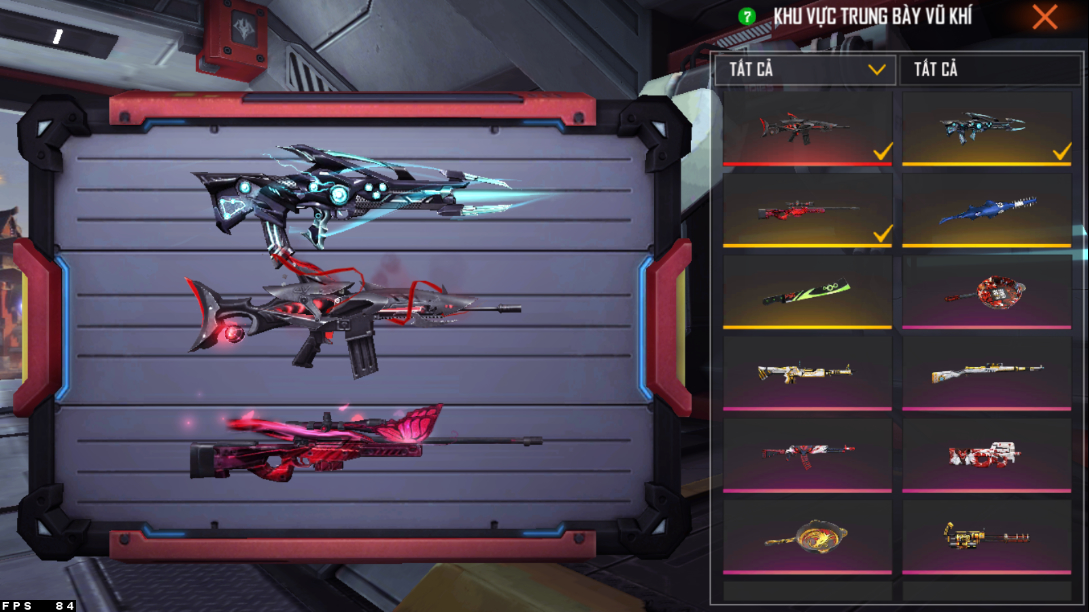Pick the golden dragon pan skin
This screenshot has height=612, width=1089.
(806, 538)
